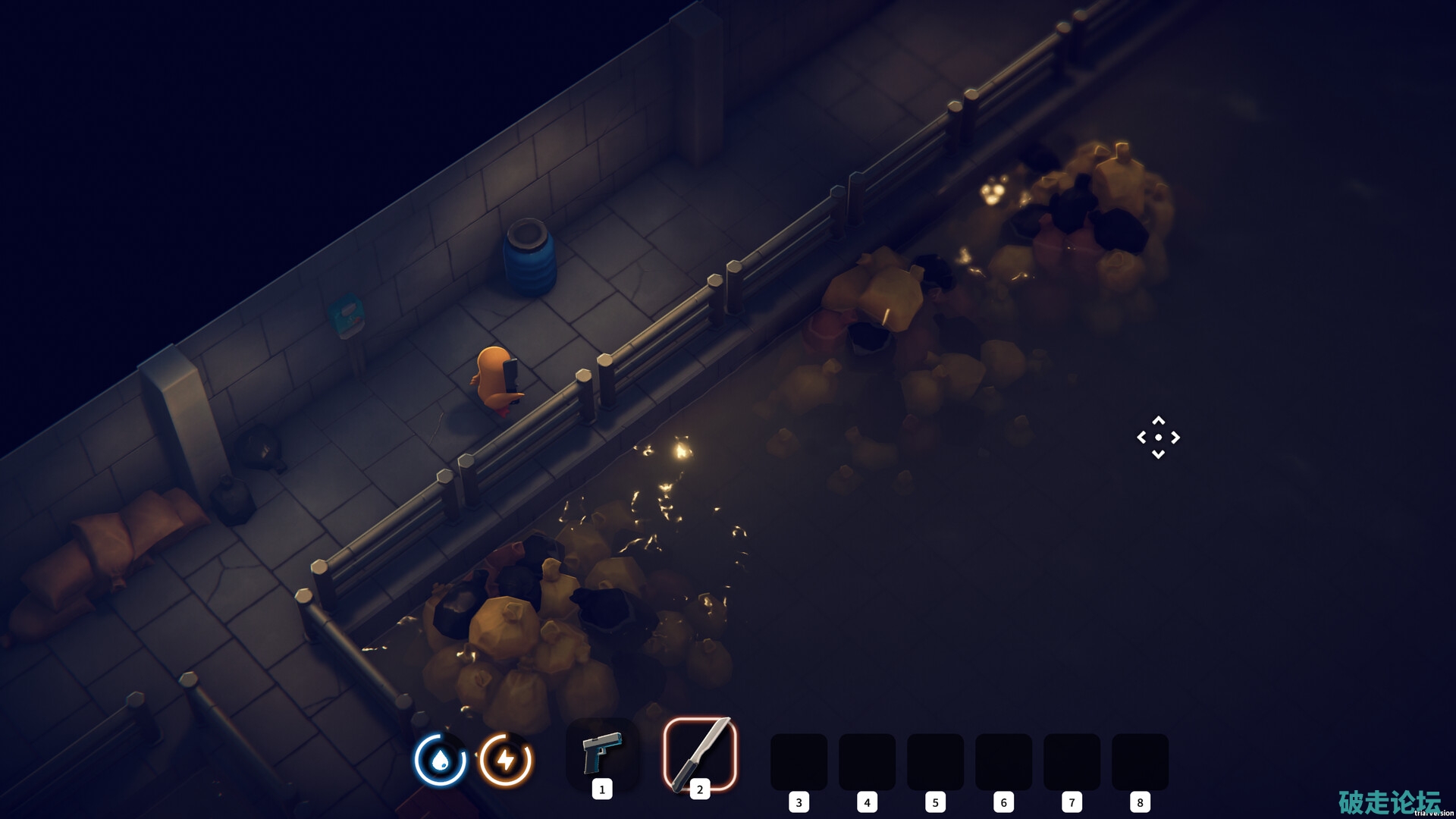Select the knife in hotbar slot 2
The width and height of the screenshot is (1456, 819).
700,754
